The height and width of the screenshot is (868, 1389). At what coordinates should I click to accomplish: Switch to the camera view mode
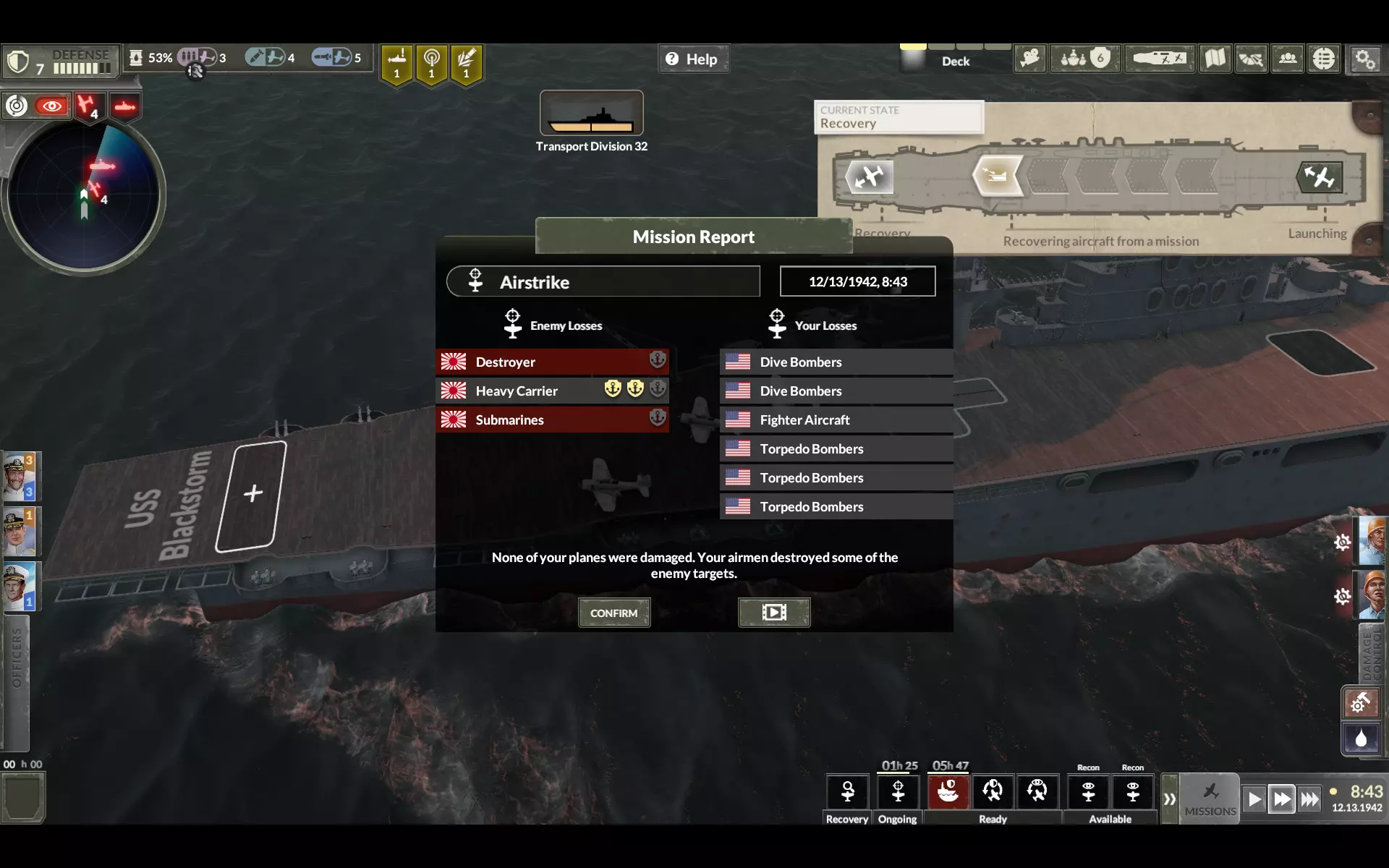[1029, 59]
